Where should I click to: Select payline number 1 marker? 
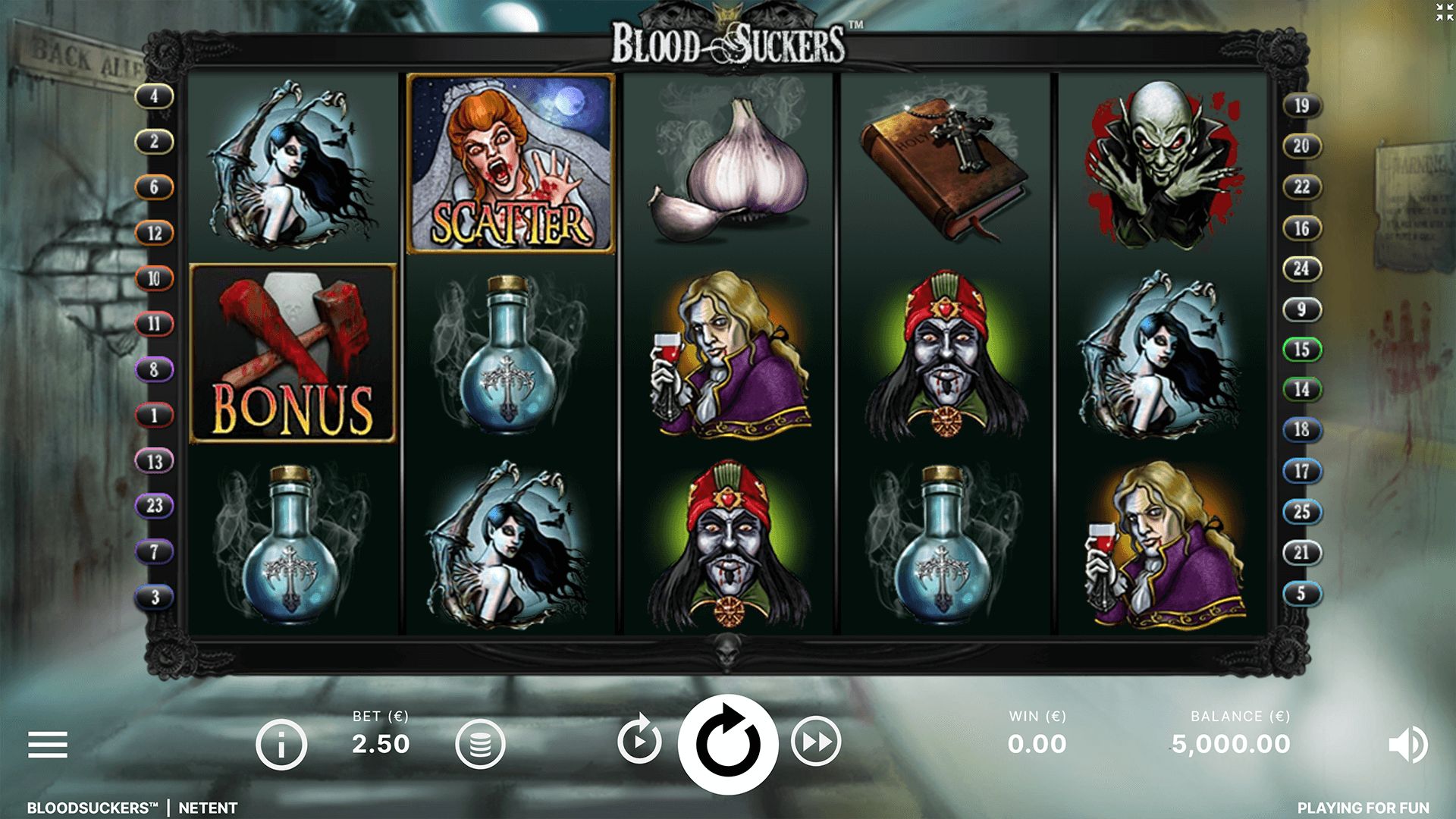(x=155, y=415)
